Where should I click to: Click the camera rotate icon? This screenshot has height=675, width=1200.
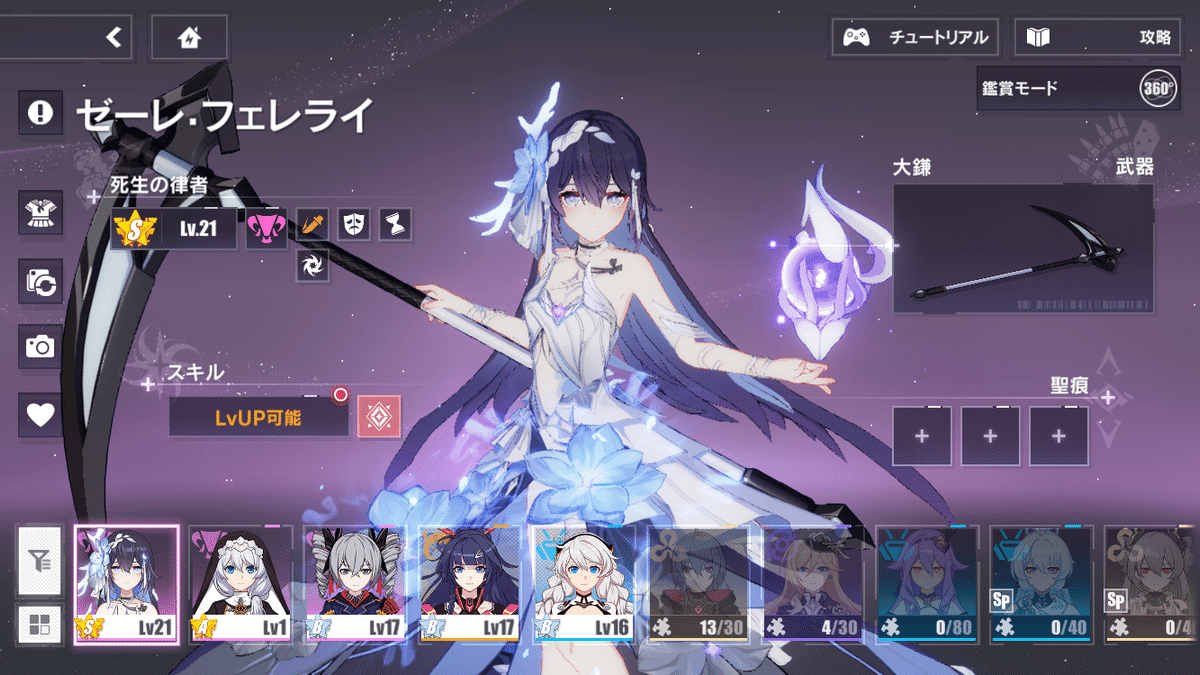pyautogui.click(x=40, y=281)
